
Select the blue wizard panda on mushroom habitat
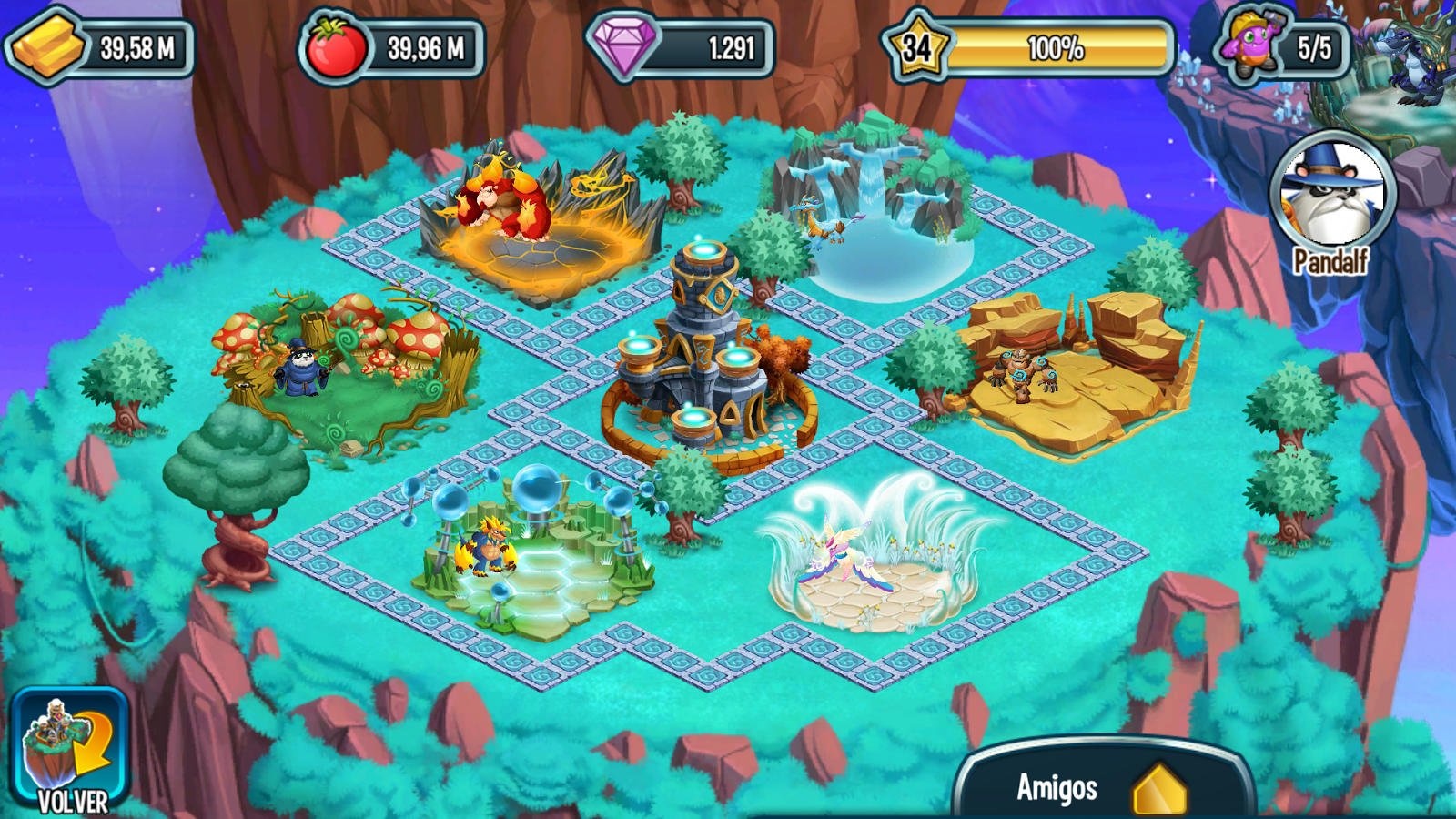(303, 369)
